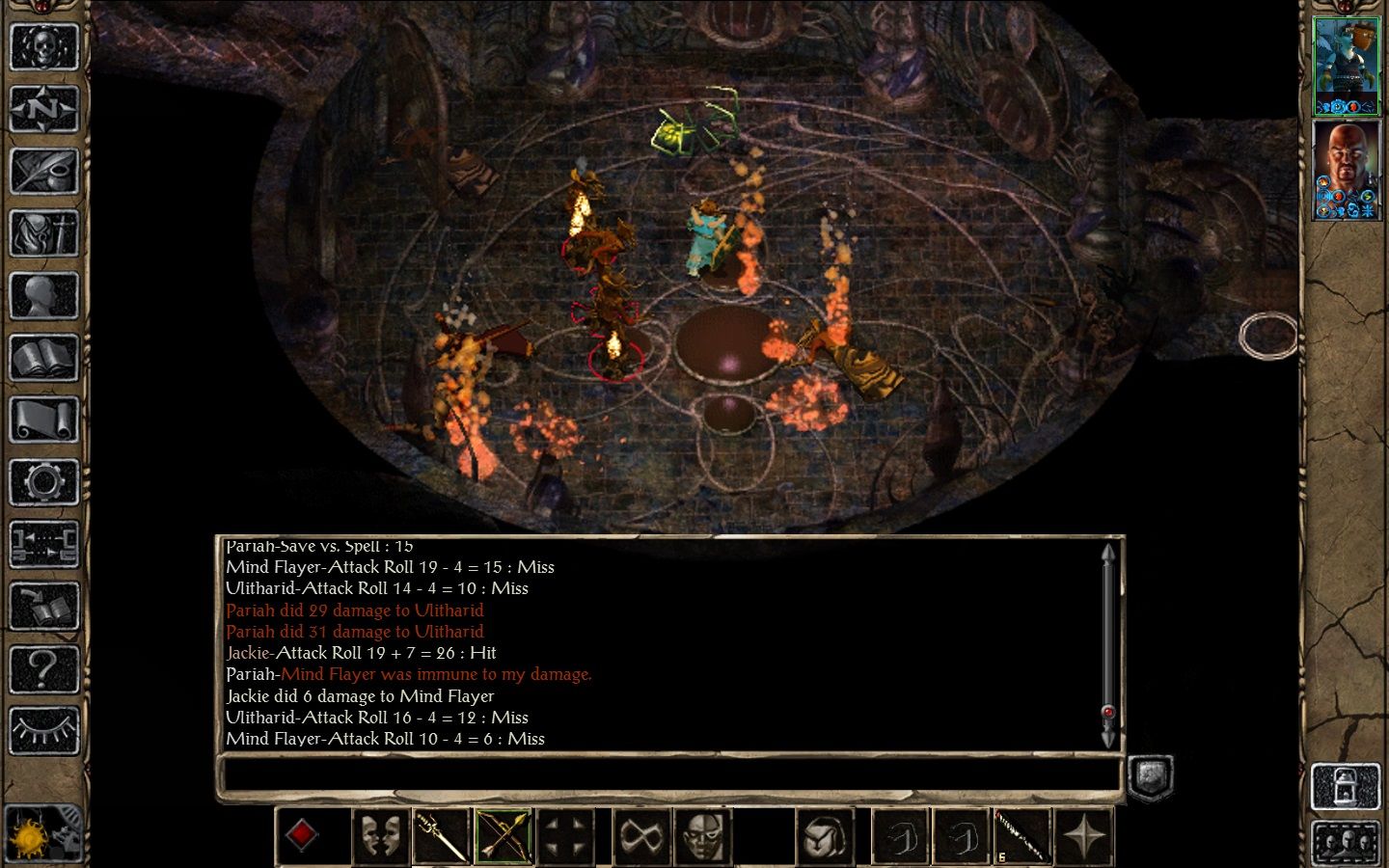Viewport: 1389px width, 868px height.
Task: Click the quick save book button
Action: tap(43, 607)
